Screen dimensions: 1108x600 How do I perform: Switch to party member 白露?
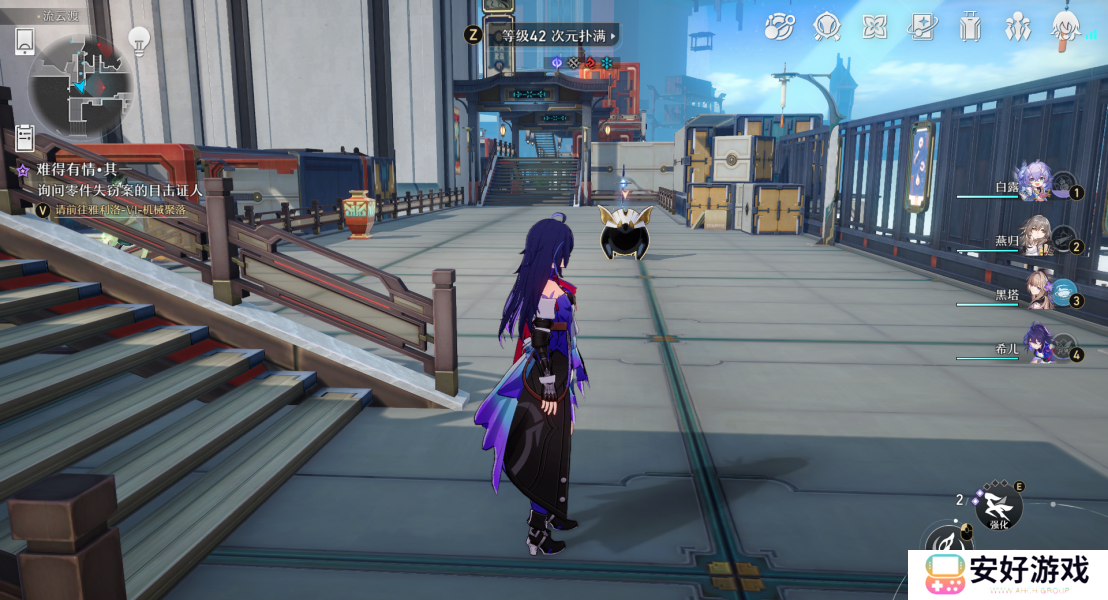coord(1033,184)
